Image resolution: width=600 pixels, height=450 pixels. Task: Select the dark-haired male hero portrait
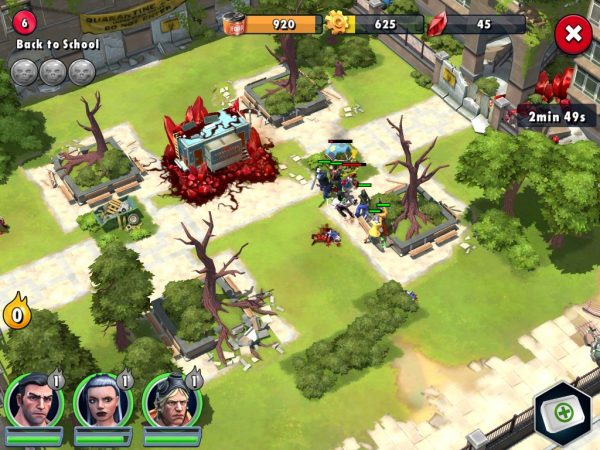[33, 400]
